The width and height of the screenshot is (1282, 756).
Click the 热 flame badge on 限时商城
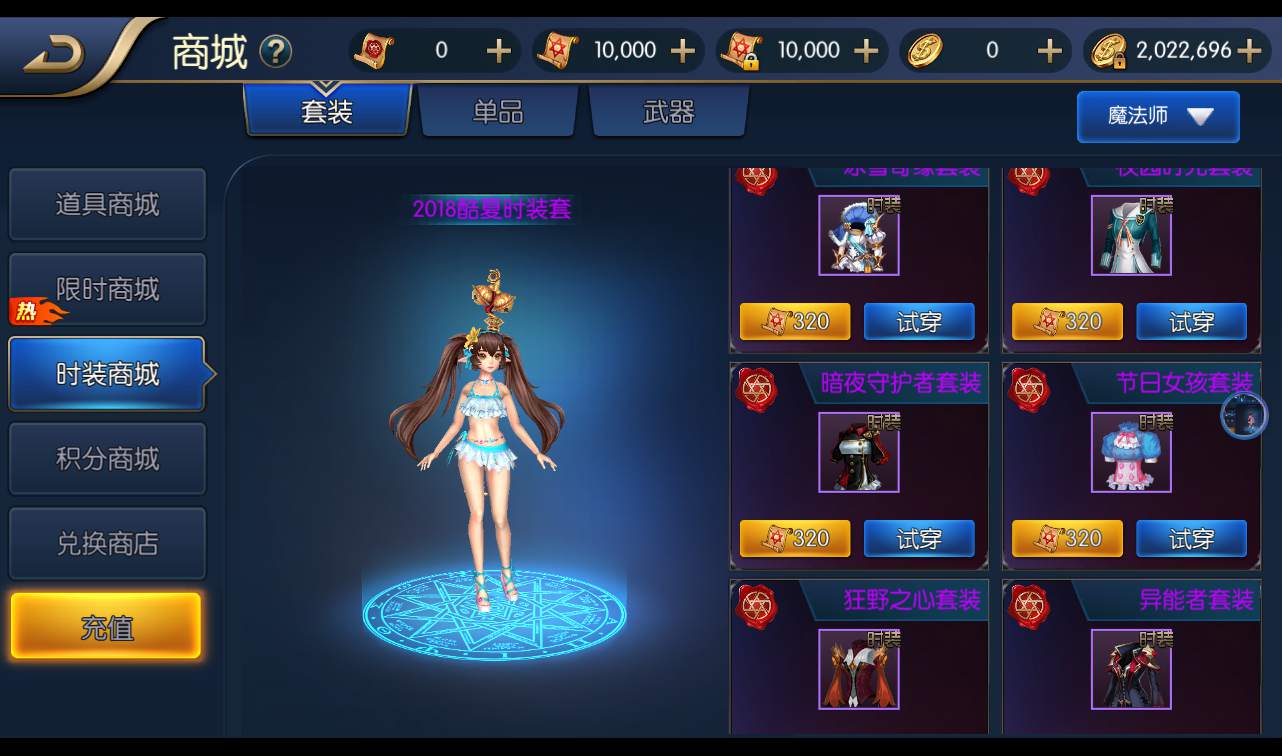[25, 311]
